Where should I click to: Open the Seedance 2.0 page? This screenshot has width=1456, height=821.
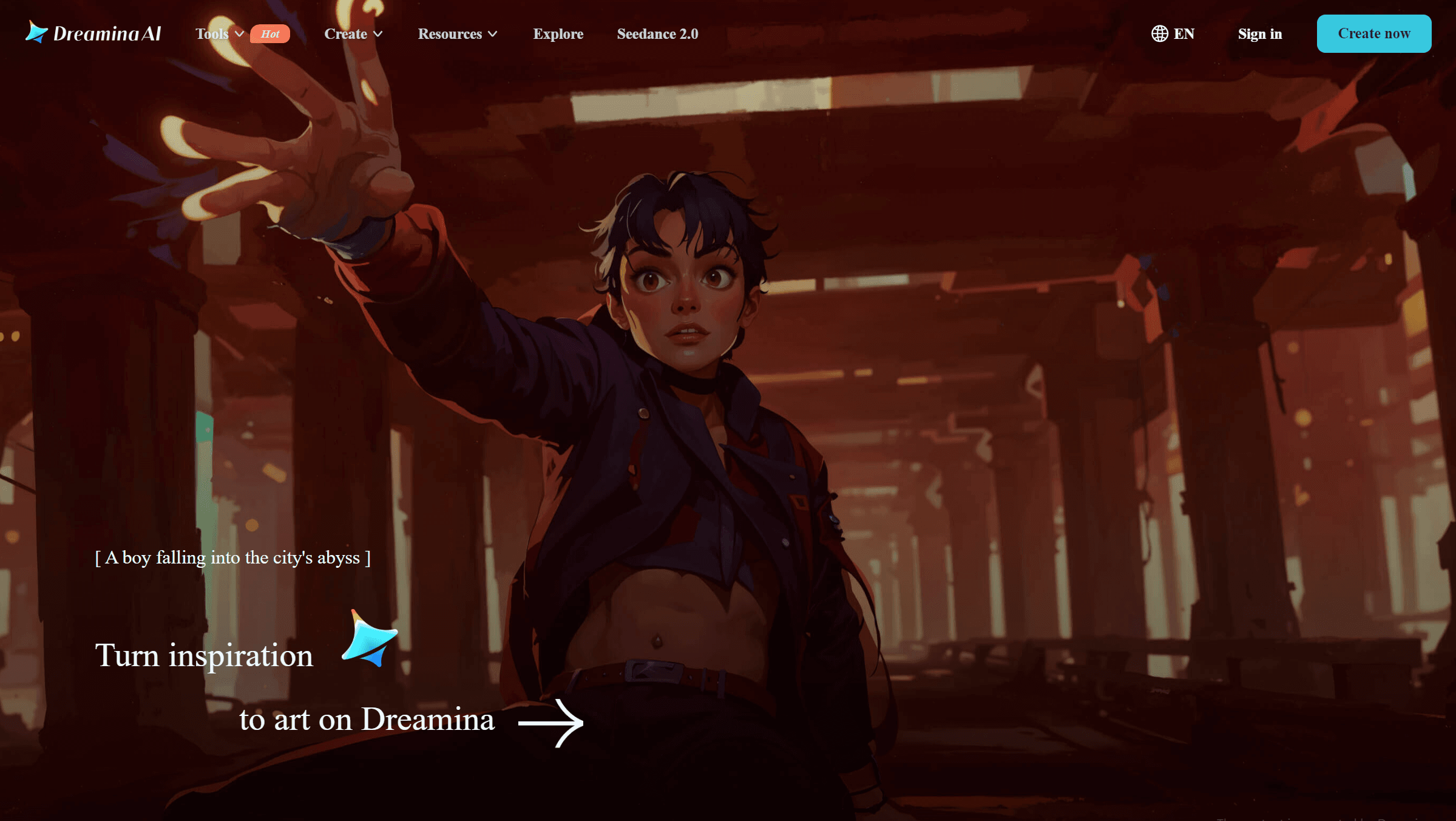pyautogui.click(x=657, y=34)
